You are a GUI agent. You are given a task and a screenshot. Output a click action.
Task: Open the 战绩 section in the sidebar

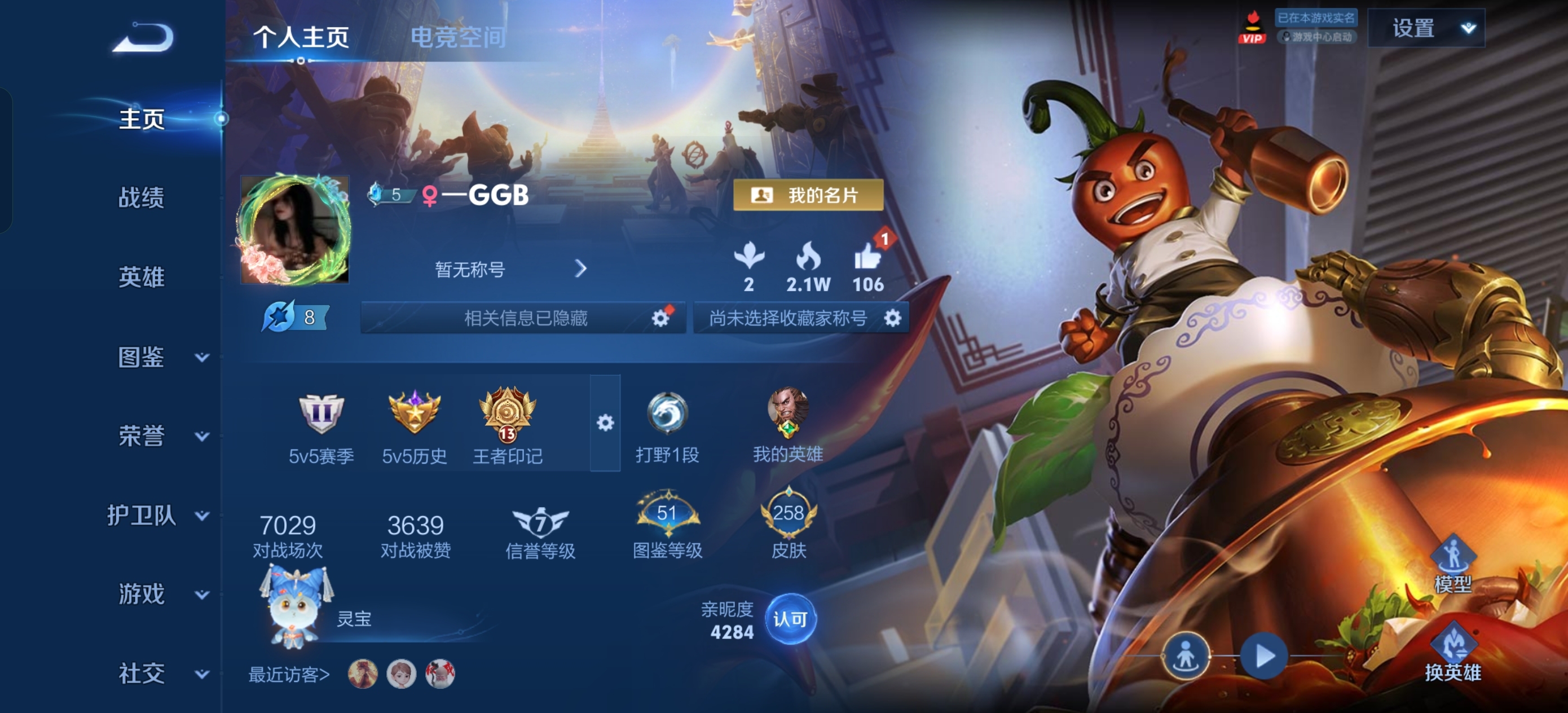pyautogui.click(x=141, y=198)
